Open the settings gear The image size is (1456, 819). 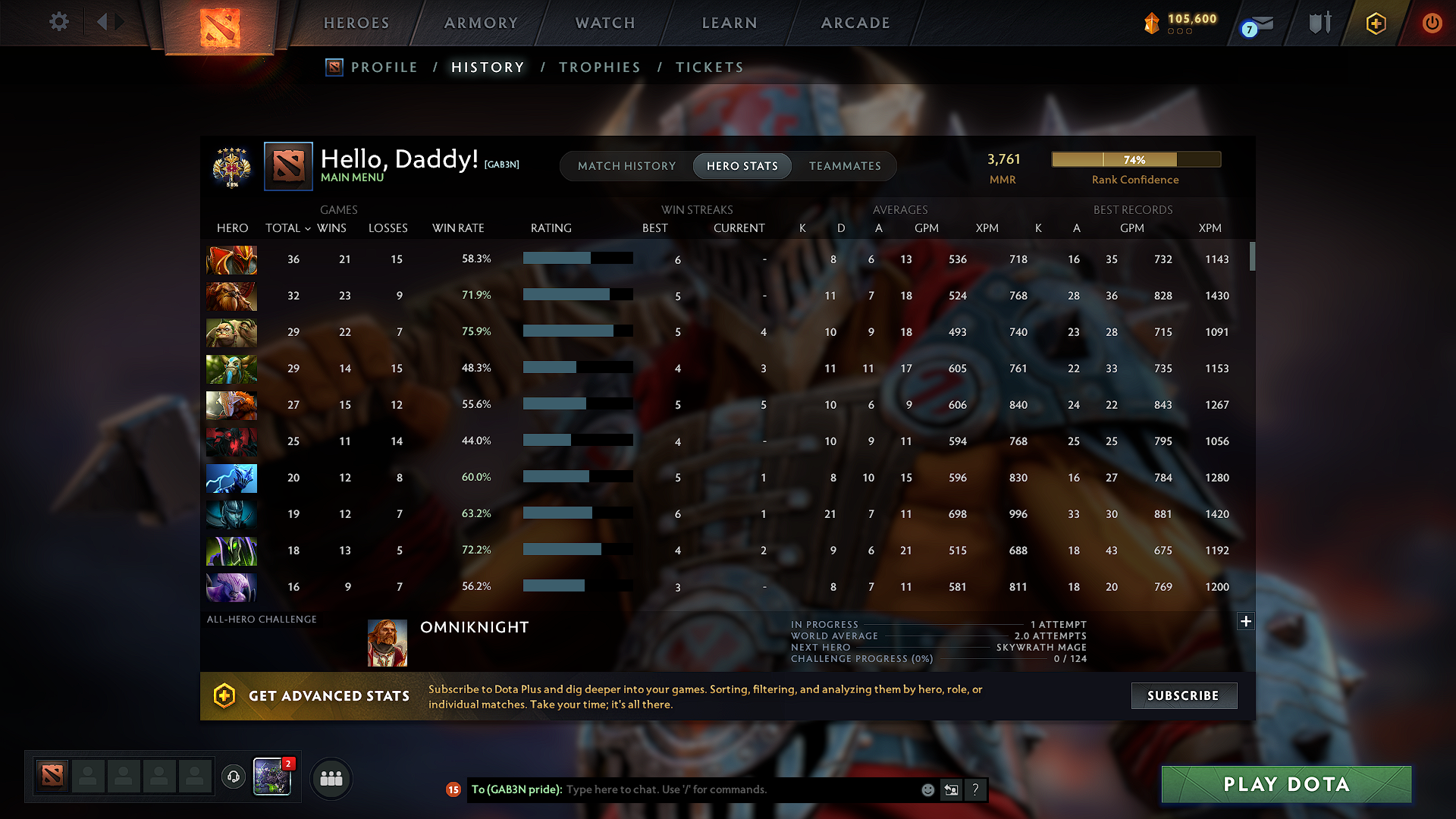58,22
